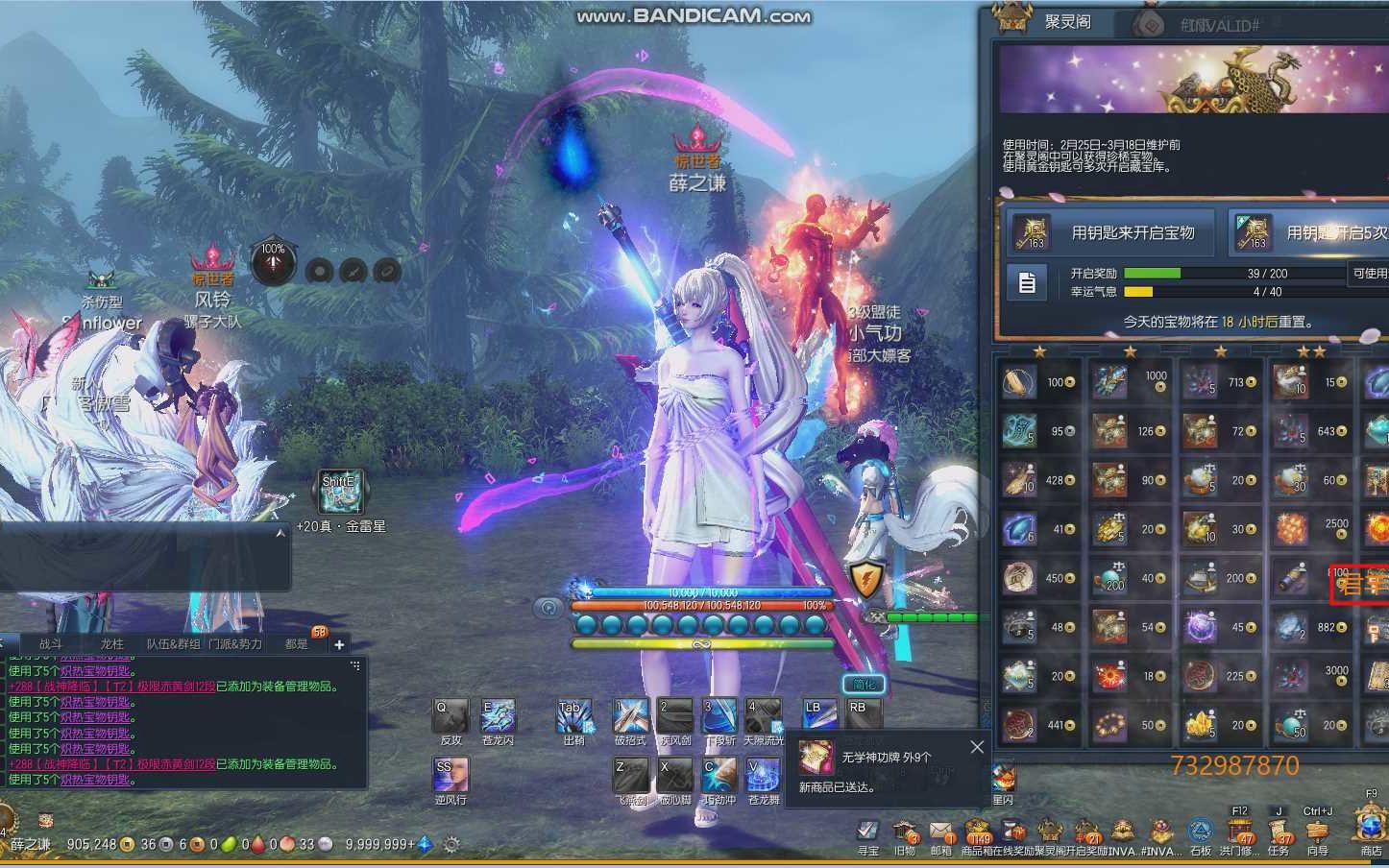1389x868 pixels.
Task: Open the 寻宝 menu icon
Action: (x=868, y=832)
